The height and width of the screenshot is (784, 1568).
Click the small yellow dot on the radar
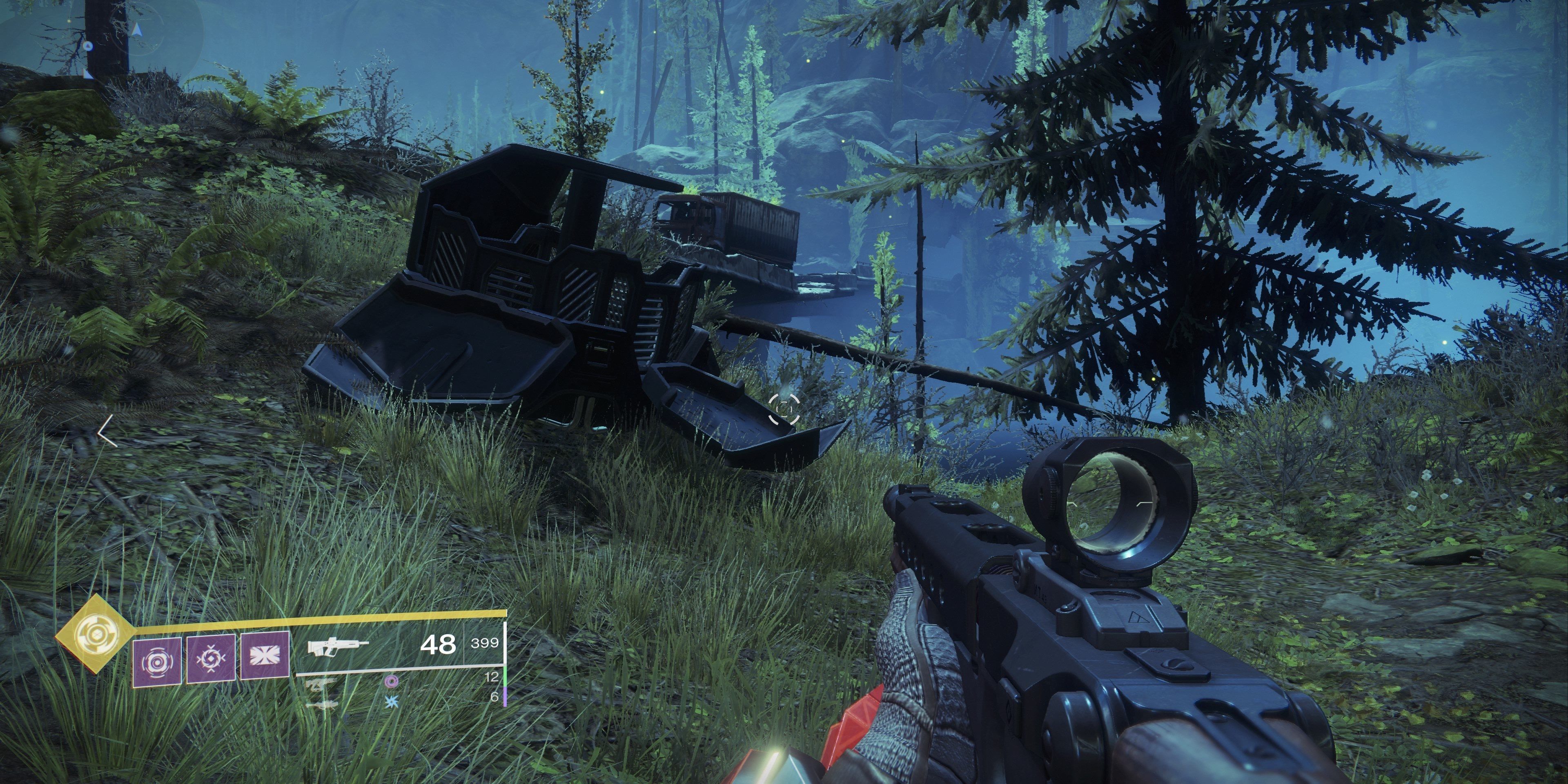(x=69, y=21)
